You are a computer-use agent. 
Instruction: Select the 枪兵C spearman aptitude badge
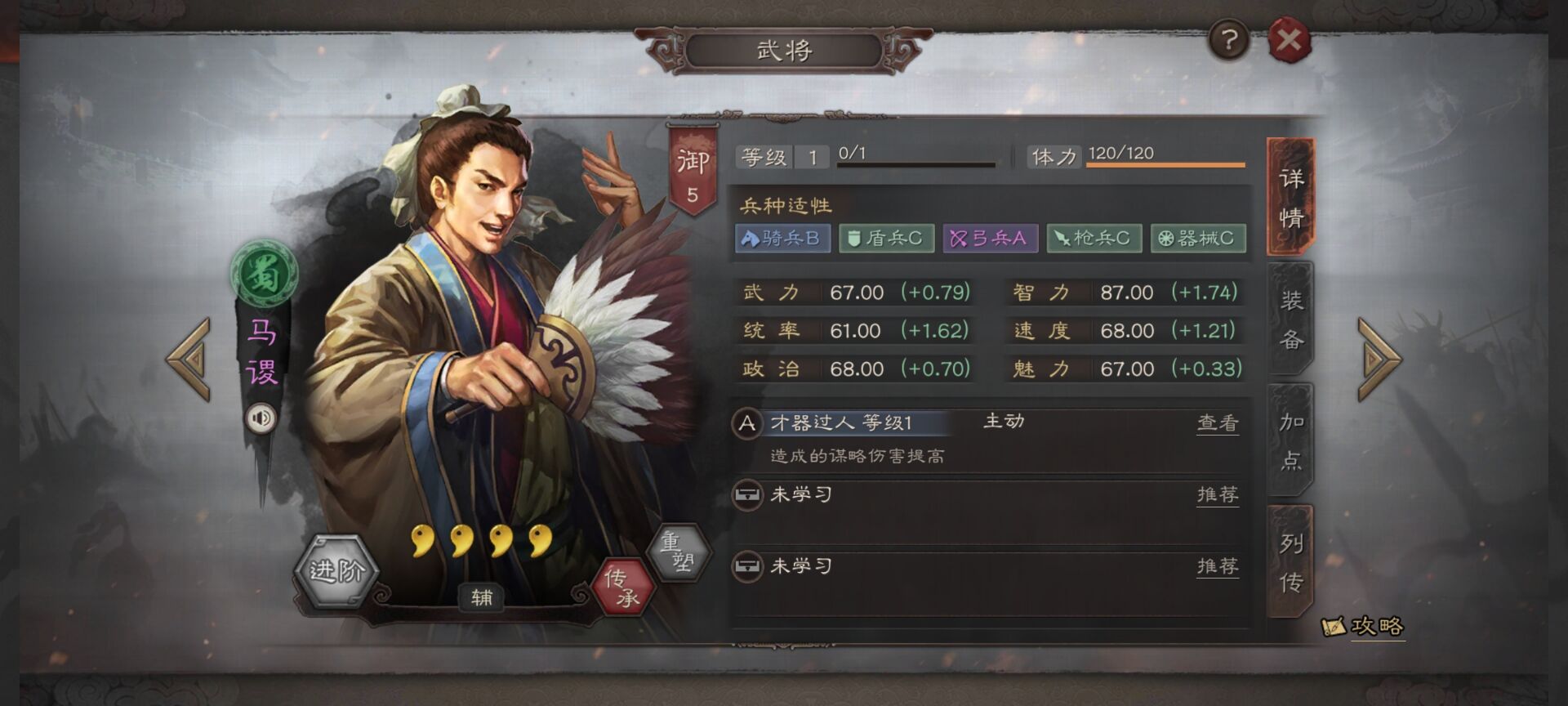1094,238
